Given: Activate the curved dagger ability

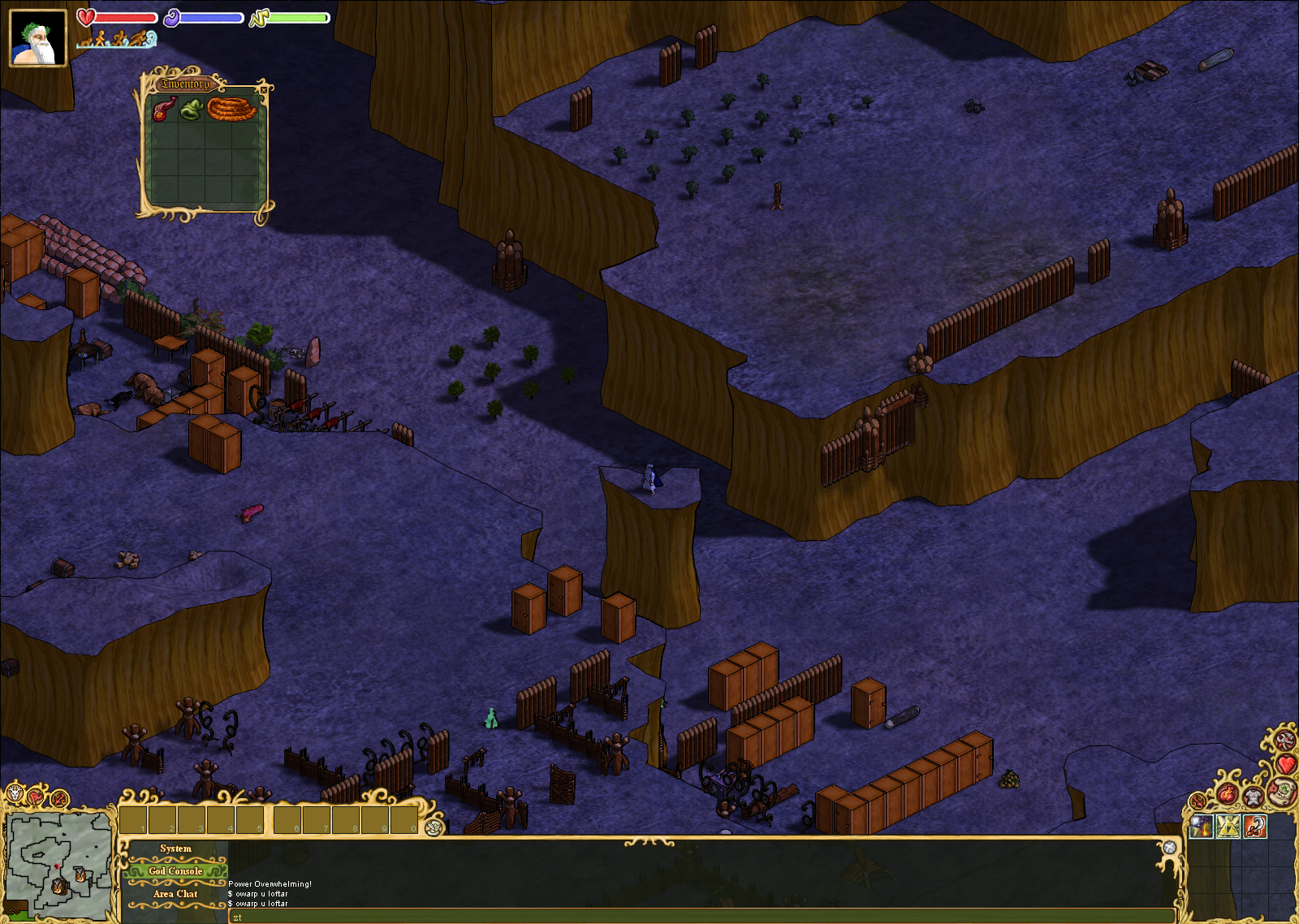Looking at the screenshot, I should pyautogui.click(x=1254, y=827).
